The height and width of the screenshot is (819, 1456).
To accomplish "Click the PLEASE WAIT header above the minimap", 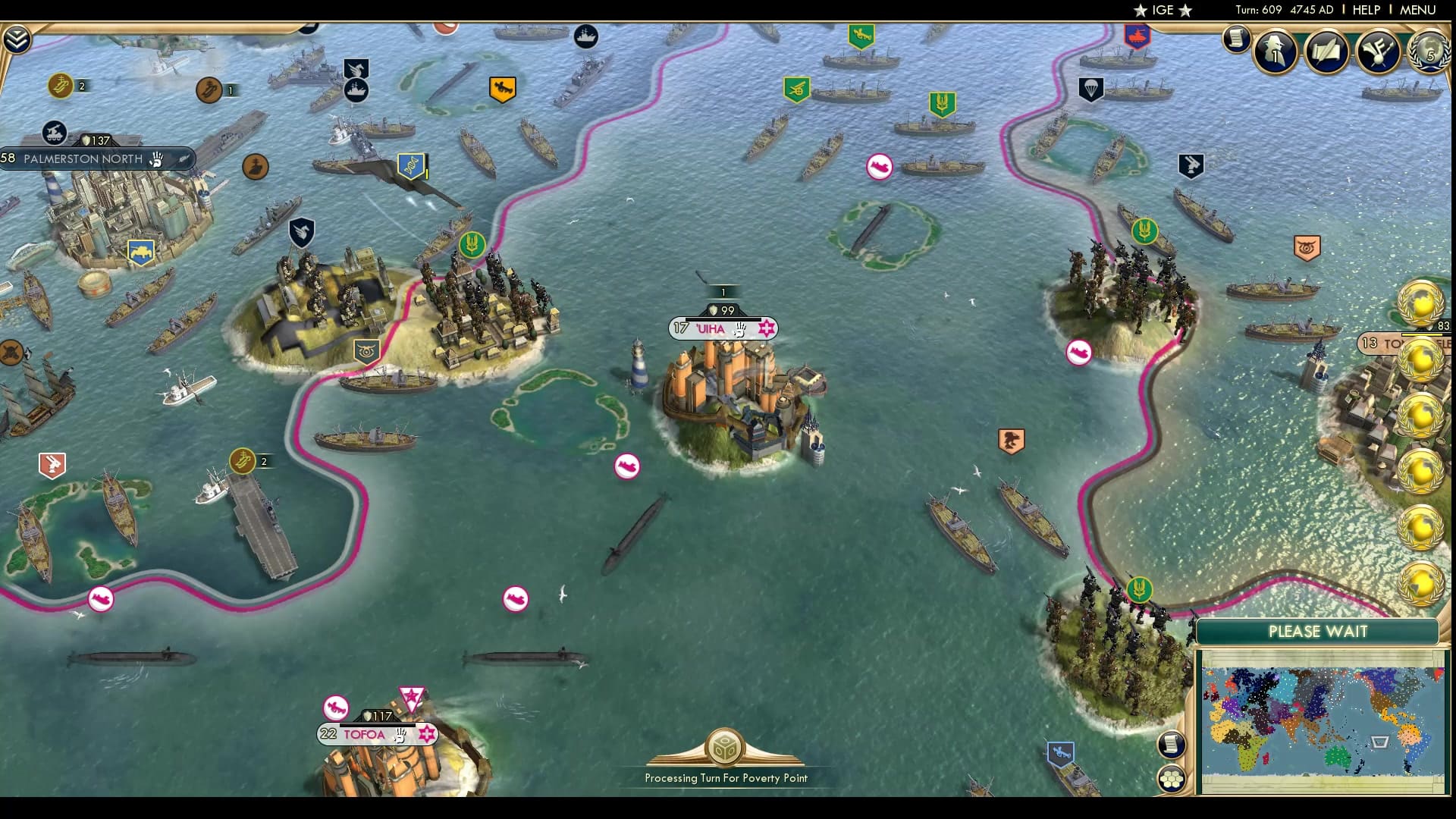I will (1318, 631).
